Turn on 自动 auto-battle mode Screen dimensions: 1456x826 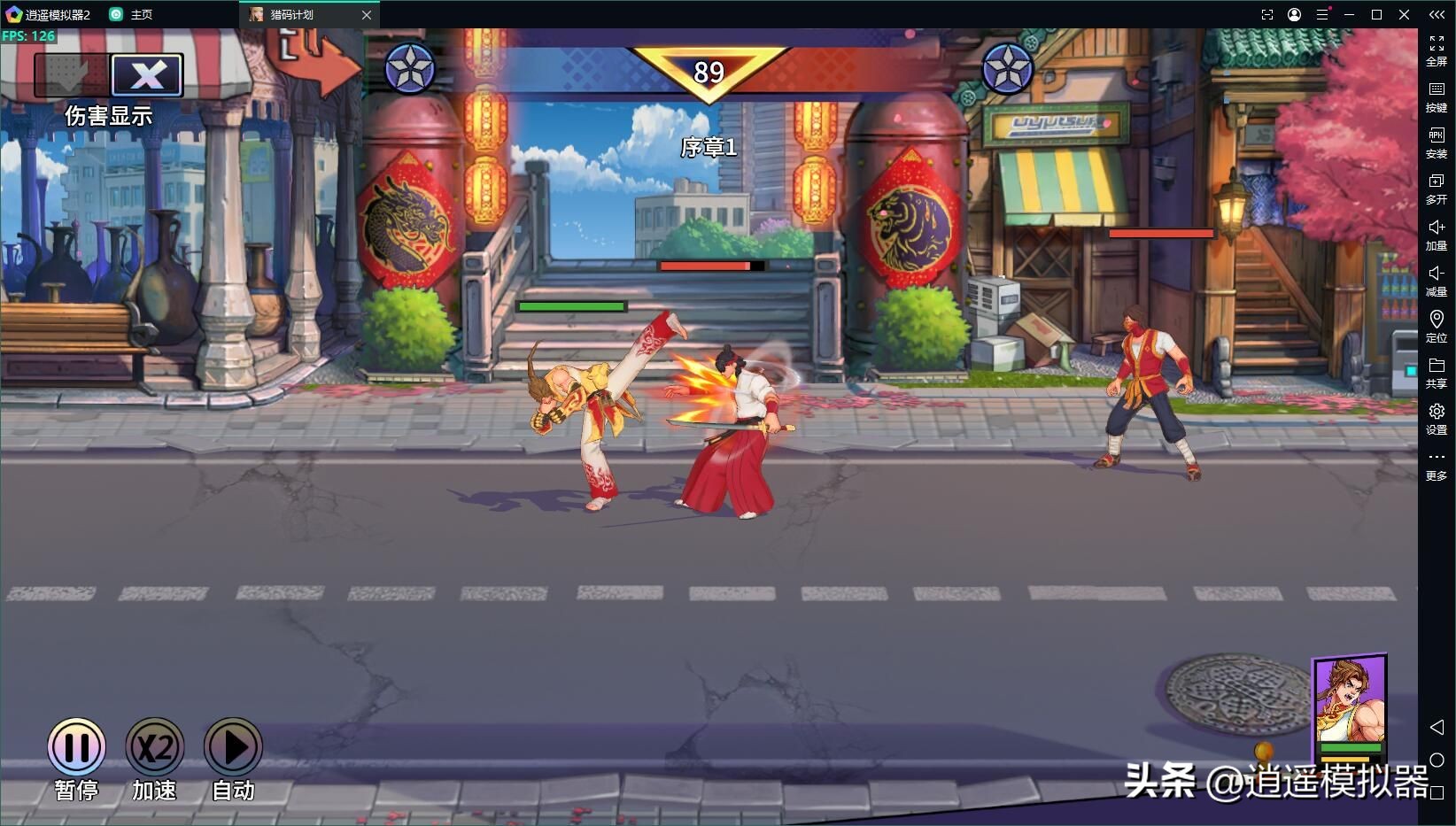coord(232,746)
